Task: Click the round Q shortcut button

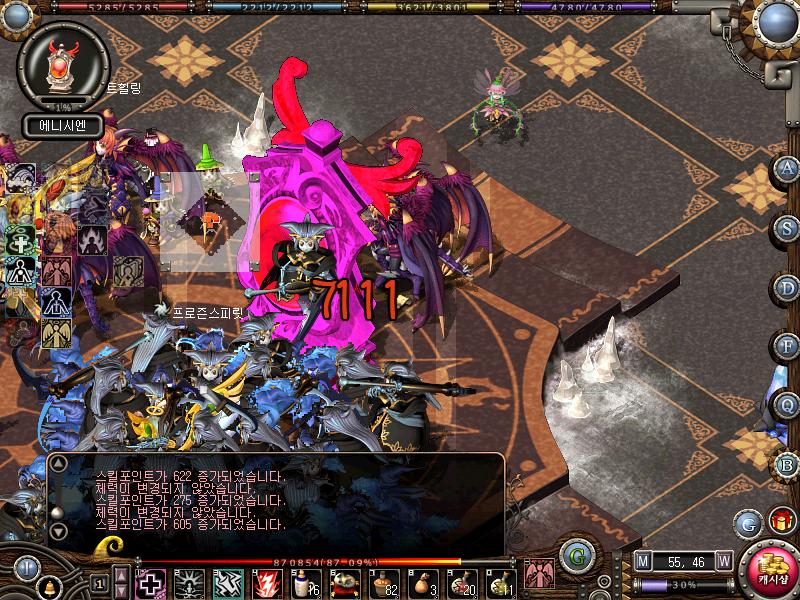Action: coord(788,405)
